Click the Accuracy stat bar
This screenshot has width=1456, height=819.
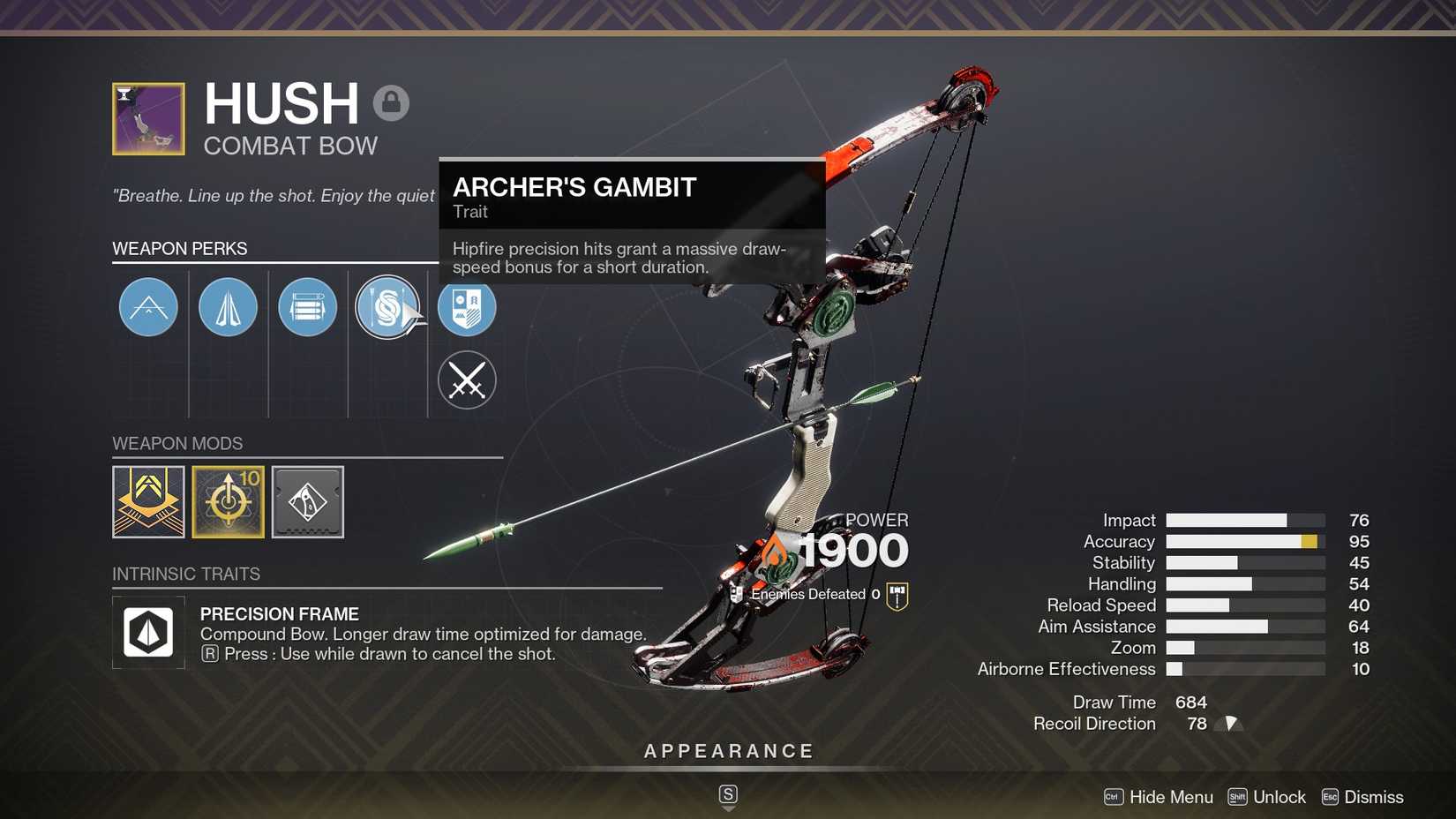(1244, 541)
